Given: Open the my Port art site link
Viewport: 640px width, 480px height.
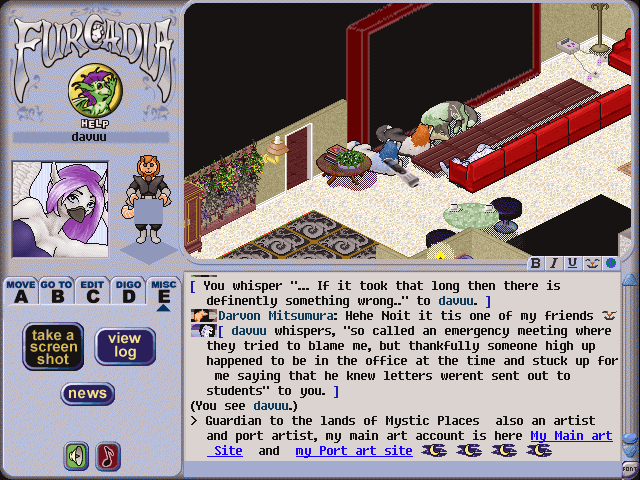Looking at the screenshot, I should coord(354,451).
